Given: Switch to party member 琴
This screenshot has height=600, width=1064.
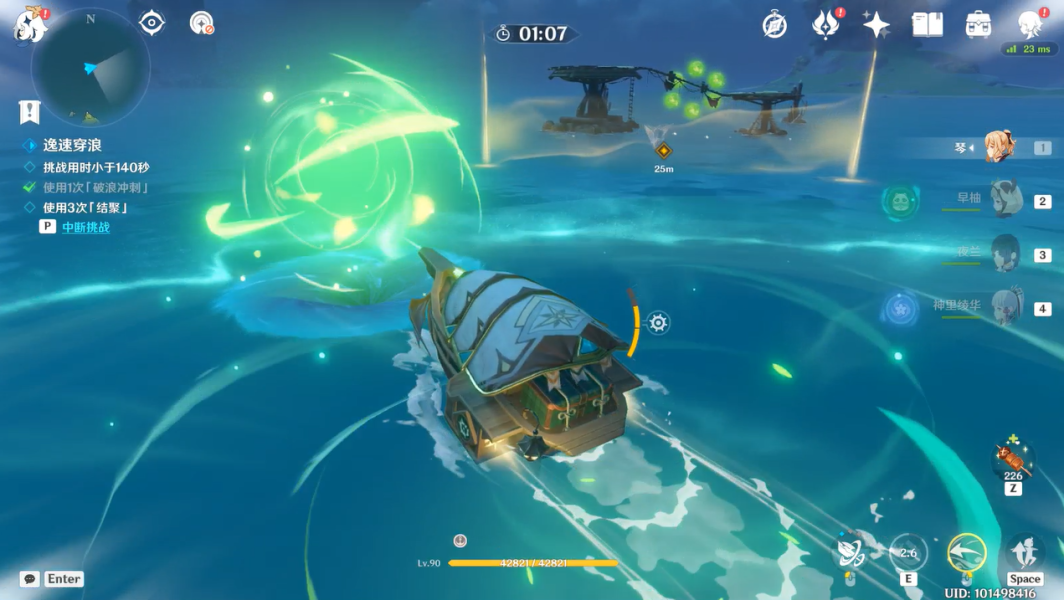Looking at the screenshot, I should [1000, 147].
